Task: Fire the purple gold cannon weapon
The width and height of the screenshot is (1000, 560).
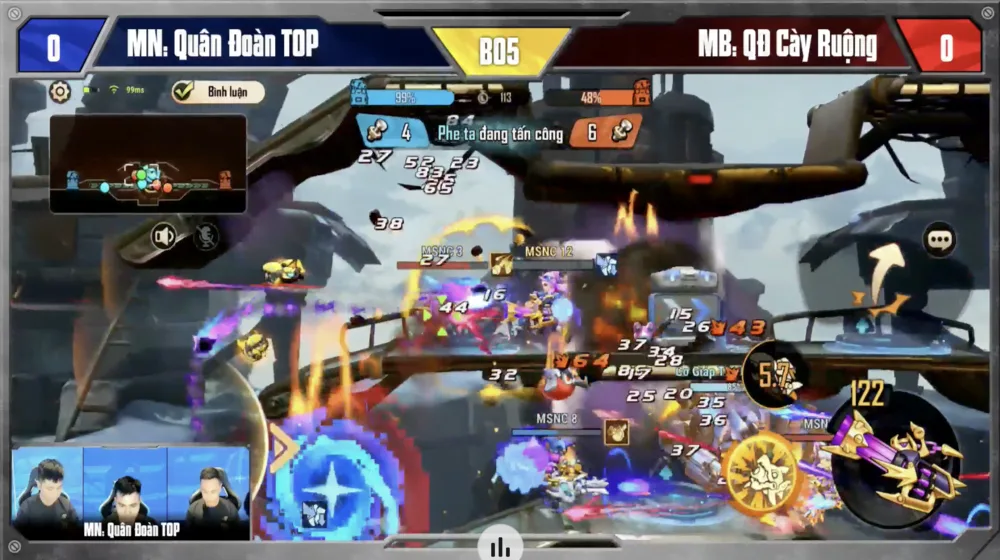Action: [x=893, y=456]
